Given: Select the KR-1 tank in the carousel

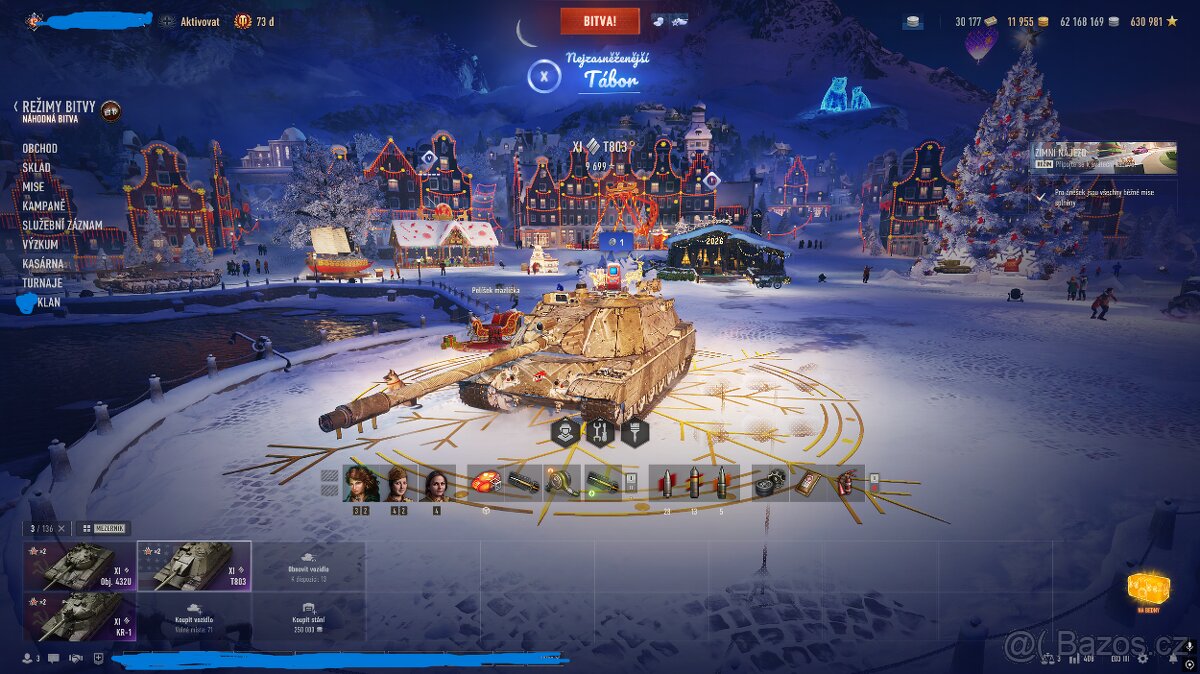Looking at the screenshot, I should pyautogui.click(x=79, y=617).
